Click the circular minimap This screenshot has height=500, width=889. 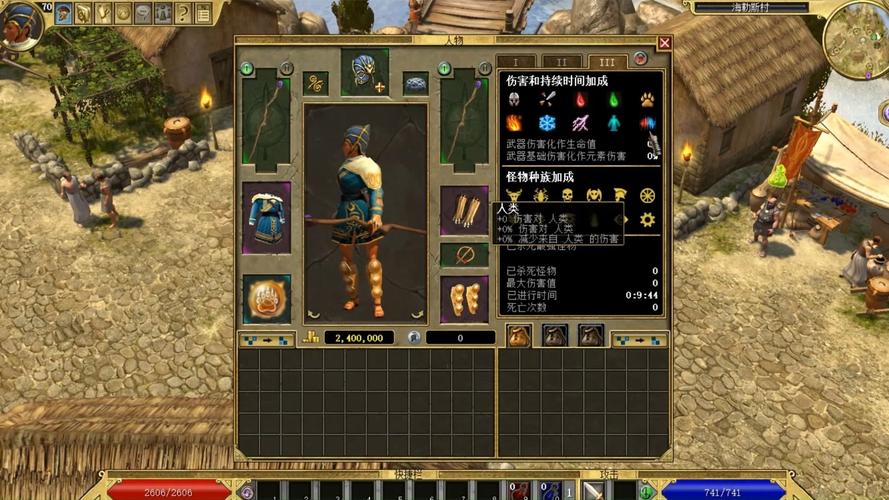pyautogui.click(x=856, y=38)
